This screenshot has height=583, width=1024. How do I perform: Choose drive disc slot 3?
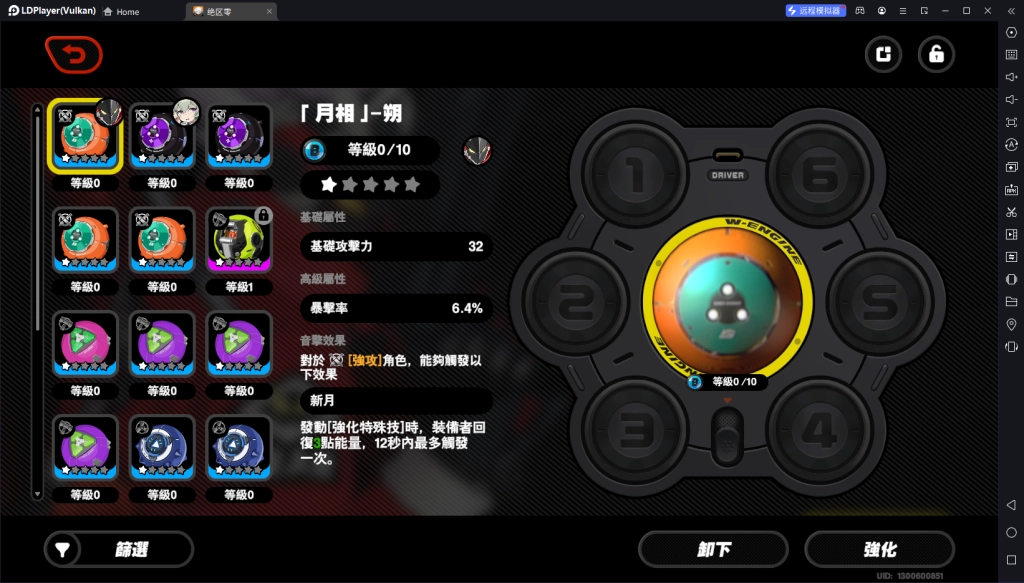point(634,430)
